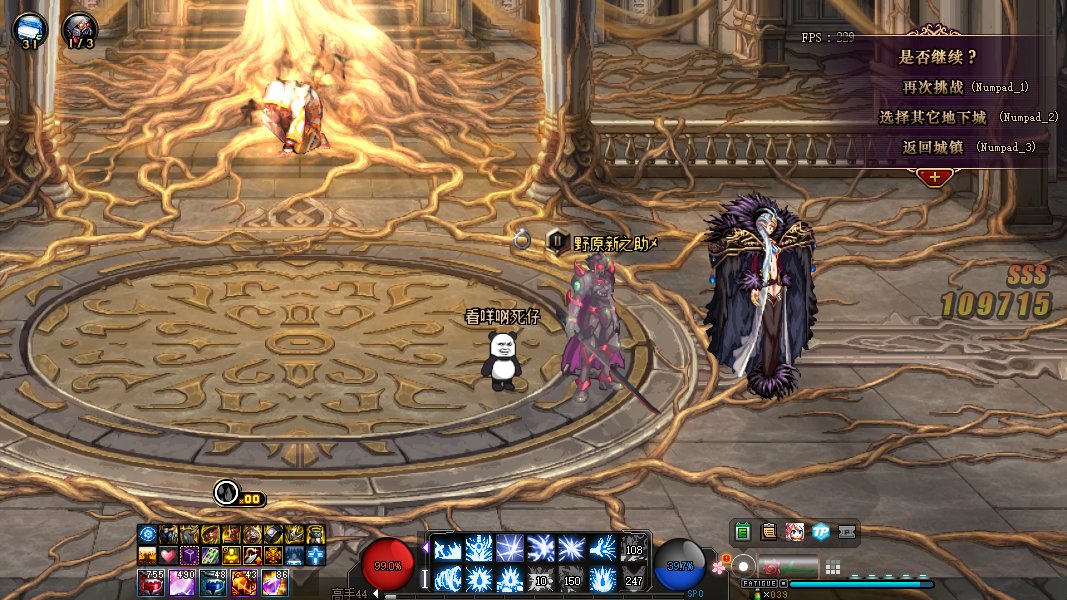This screenshot has height=600, width=1067.
Task: Click the blue helmet icon at top-left
Action: pos(29,30)
